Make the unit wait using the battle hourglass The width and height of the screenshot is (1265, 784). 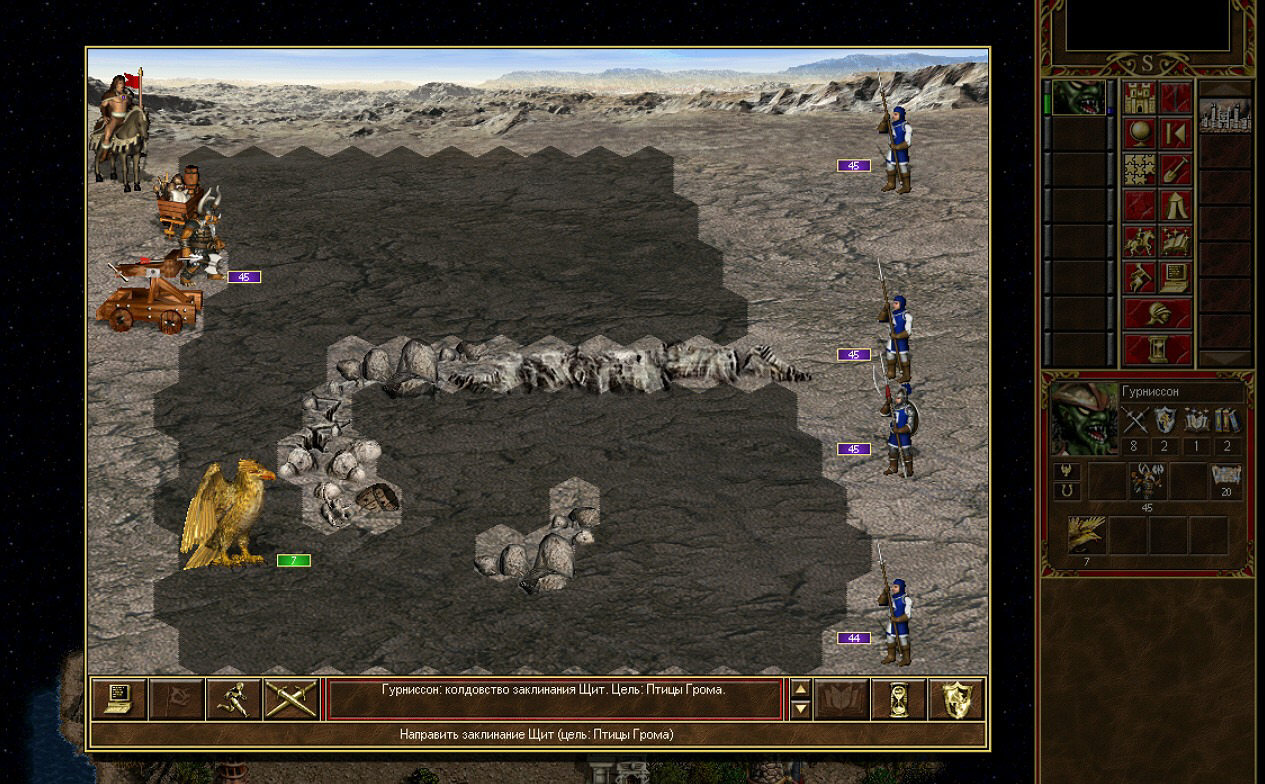pos(899,699)
